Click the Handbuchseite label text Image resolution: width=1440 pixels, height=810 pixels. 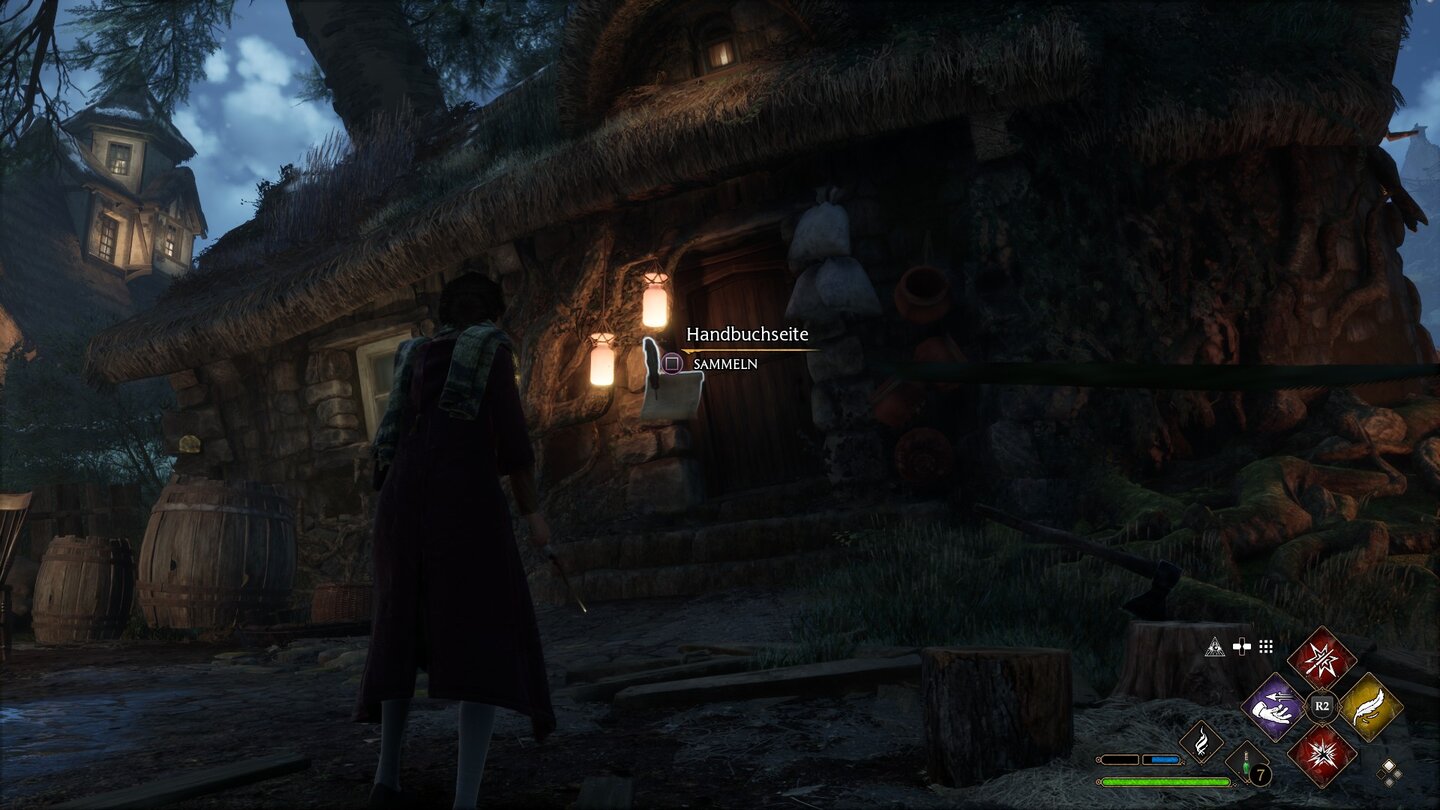(x=748, y=335)
